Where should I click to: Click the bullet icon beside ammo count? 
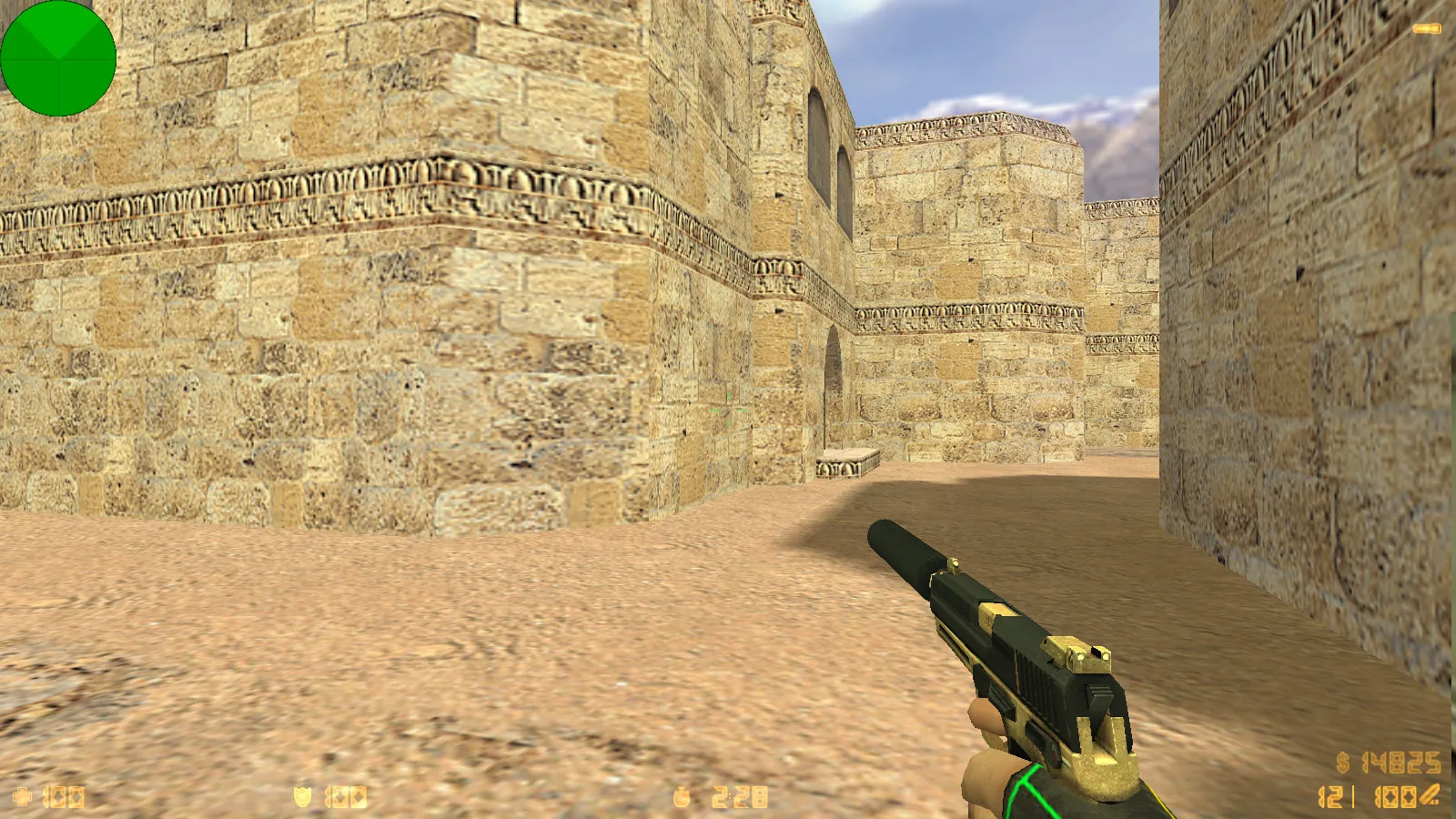pos(1430,795)
